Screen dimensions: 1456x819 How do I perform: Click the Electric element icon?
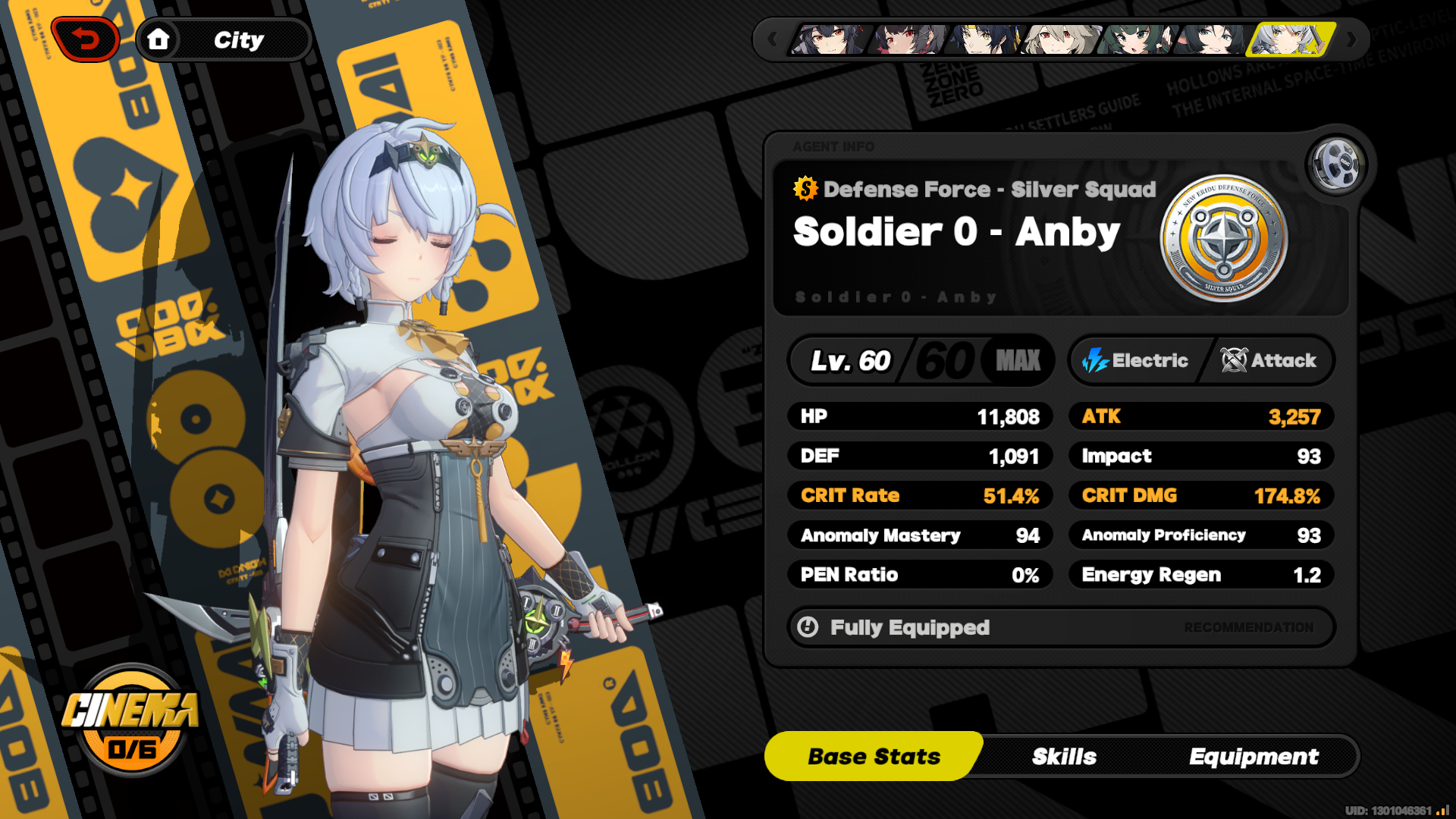point(1095,360)
